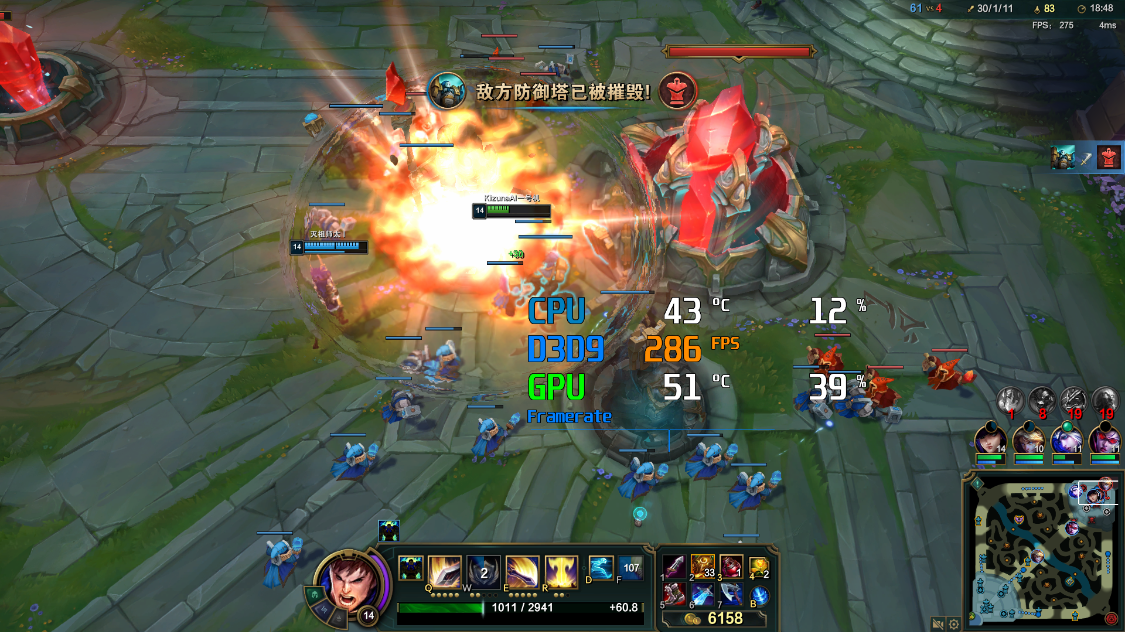Screen dimensions: 1125x632
Task: Select the blue sword item in slot 6
Action: (703, 596)
